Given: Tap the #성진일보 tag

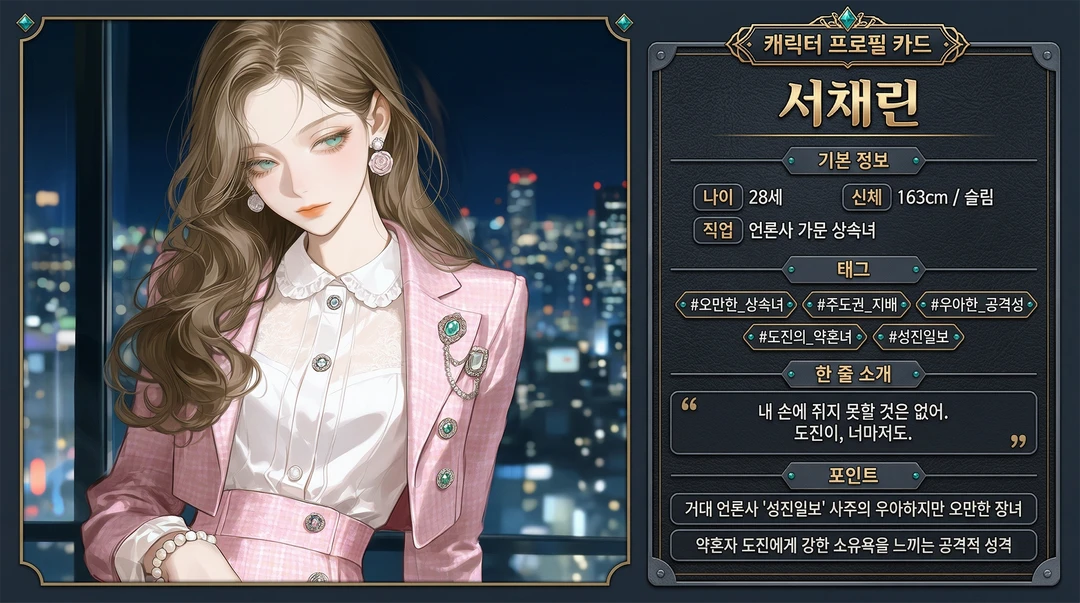Looking at the screenshot, I should 918,337.
